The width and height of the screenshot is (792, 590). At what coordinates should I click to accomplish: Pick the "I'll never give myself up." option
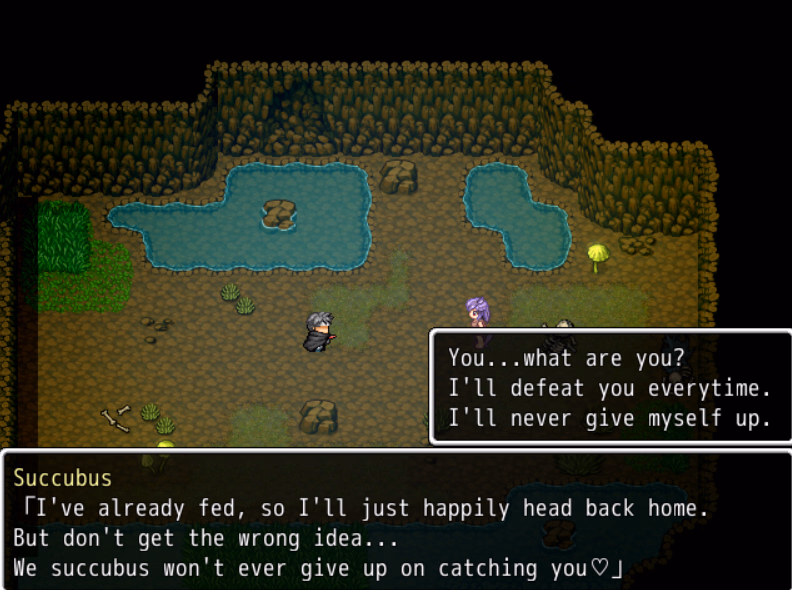tap(609, 418)
